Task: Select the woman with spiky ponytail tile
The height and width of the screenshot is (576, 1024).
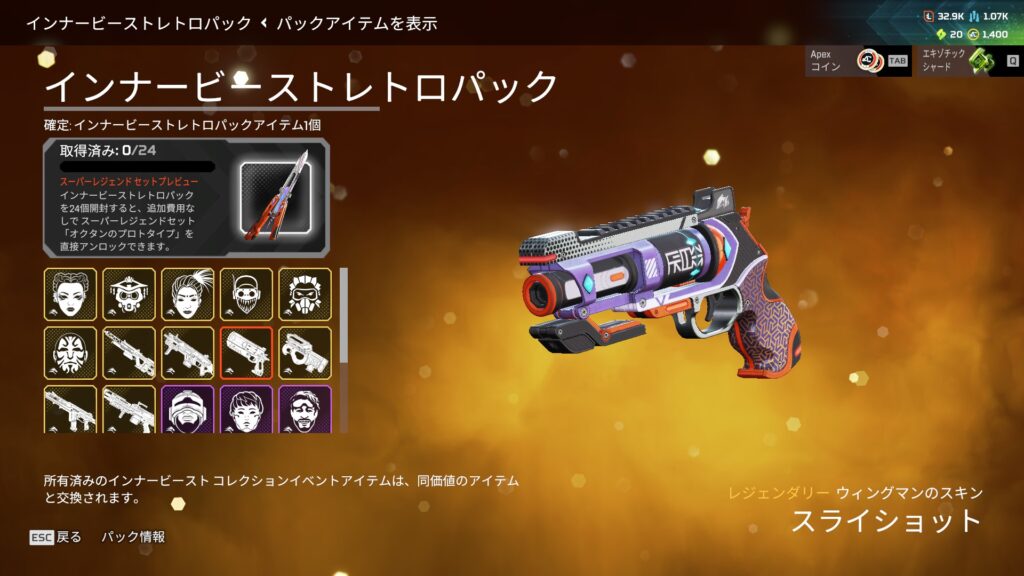Action: click(188, 294)
